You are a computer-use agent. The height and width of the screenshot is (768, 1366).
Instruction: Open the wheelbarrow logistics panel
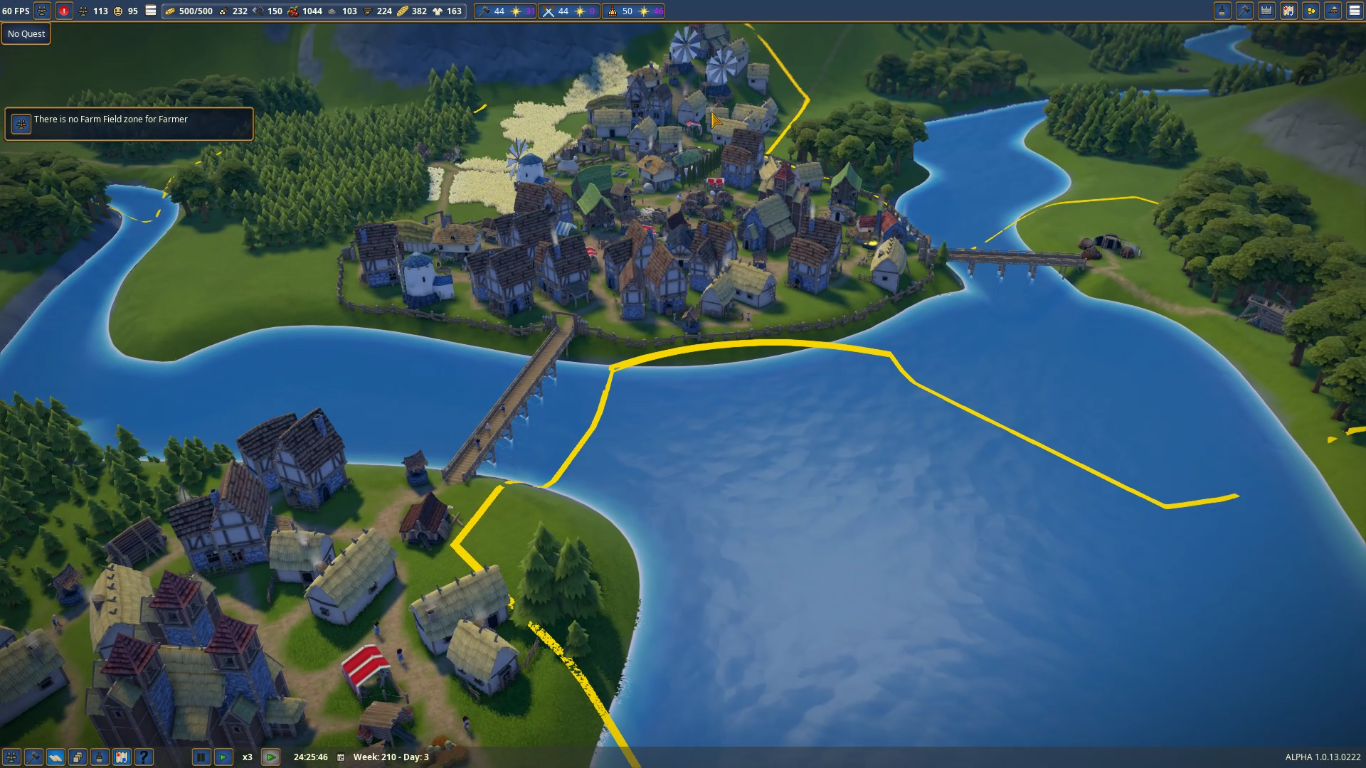1333,11
